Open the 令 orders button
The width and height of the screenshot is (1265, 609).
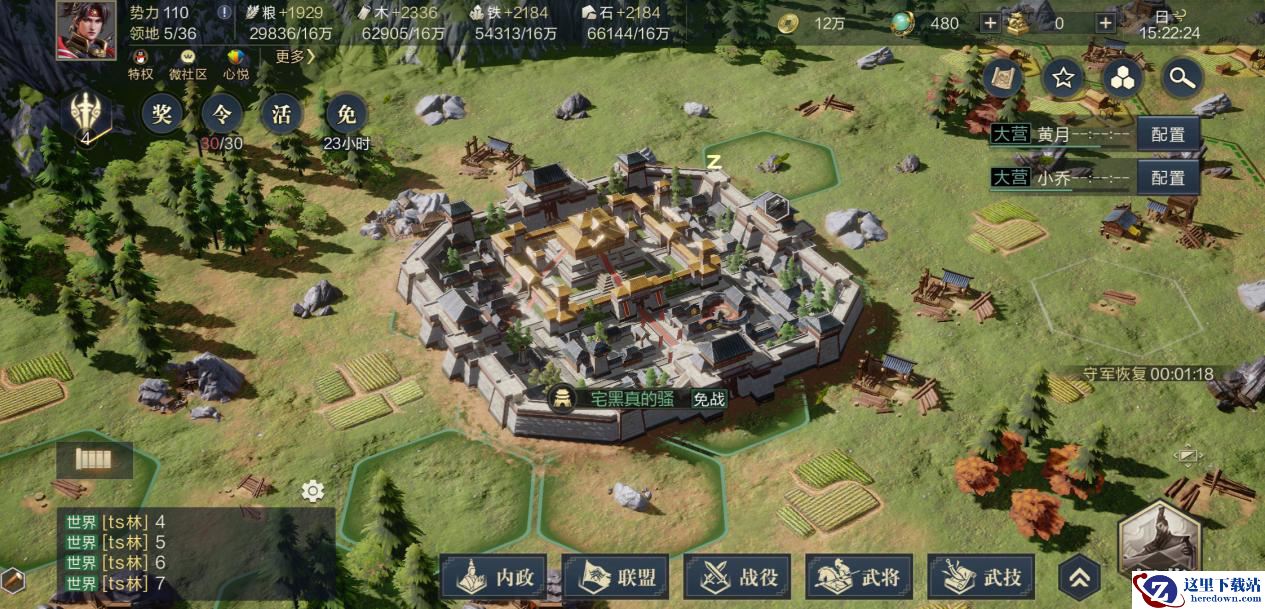pyautogui.click(x=220, y=115)
